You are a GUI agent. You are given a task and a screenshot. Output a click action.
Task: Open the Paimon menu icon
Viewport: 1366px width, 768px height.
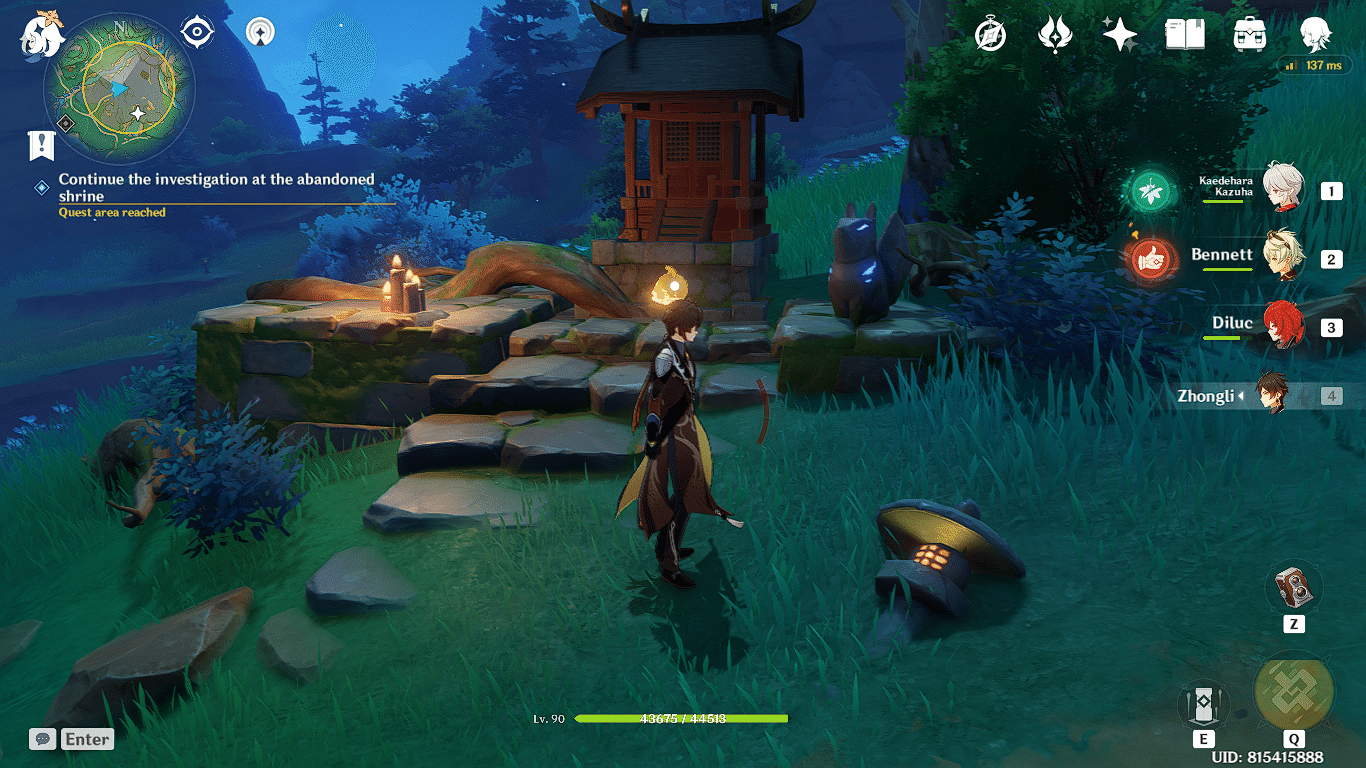(42, 32)
